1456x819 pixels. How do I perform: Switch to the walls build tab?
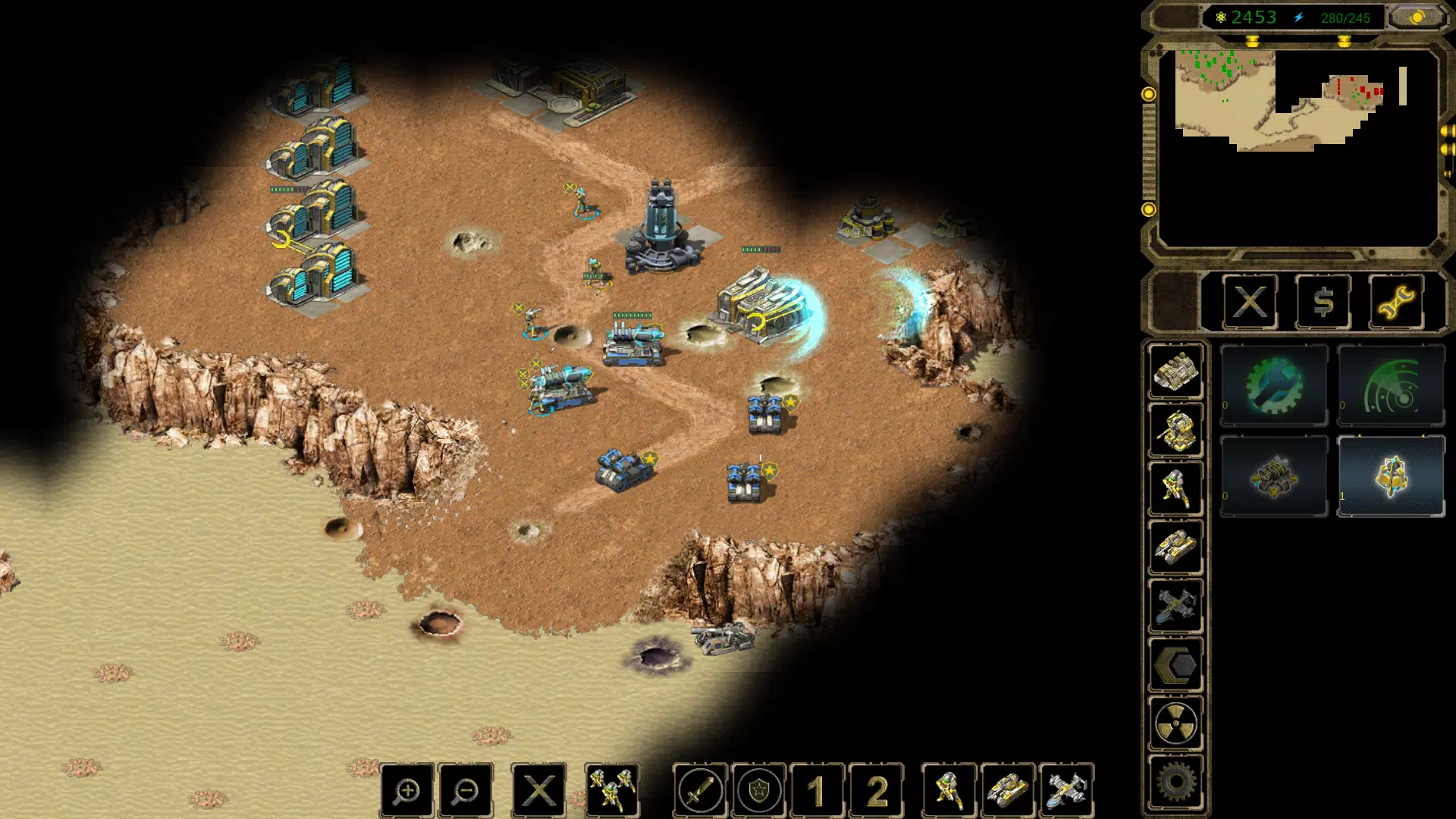pos(1176,666)
